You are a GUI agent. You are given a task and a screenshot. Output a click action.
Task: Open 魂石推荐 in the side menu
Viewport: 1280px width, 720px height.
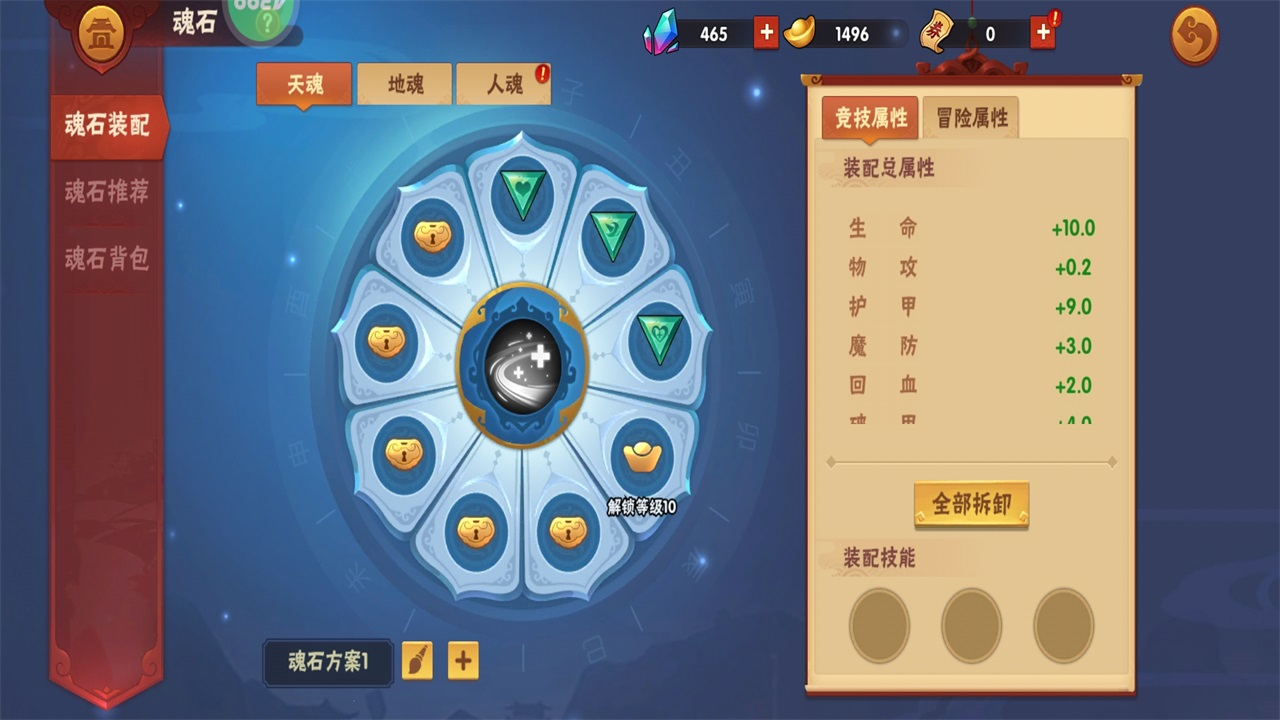(x=107, y=192)
